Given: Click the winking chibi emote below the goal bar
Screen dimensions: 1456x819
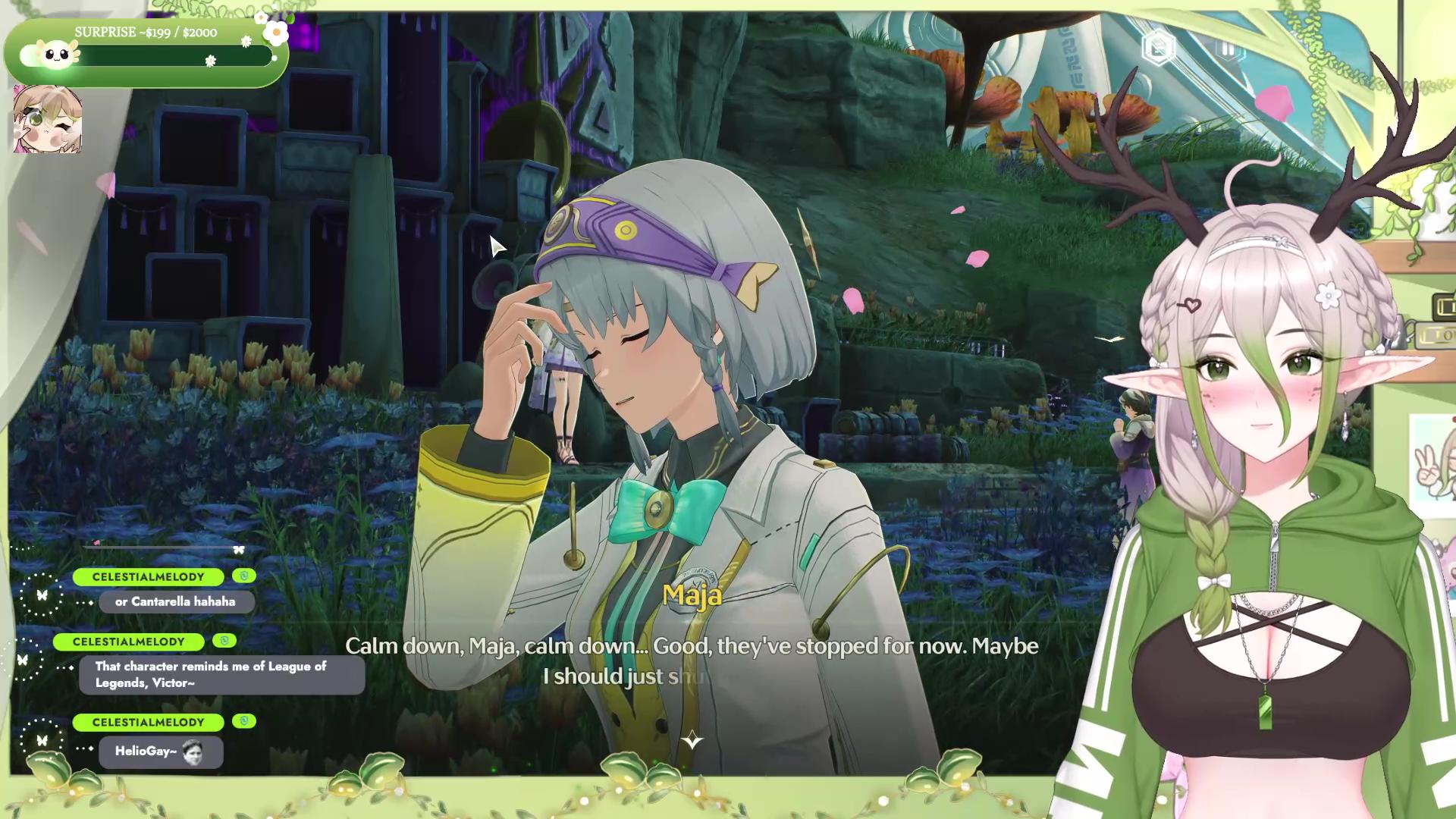Looking at the screenshot, I should 49,121.
